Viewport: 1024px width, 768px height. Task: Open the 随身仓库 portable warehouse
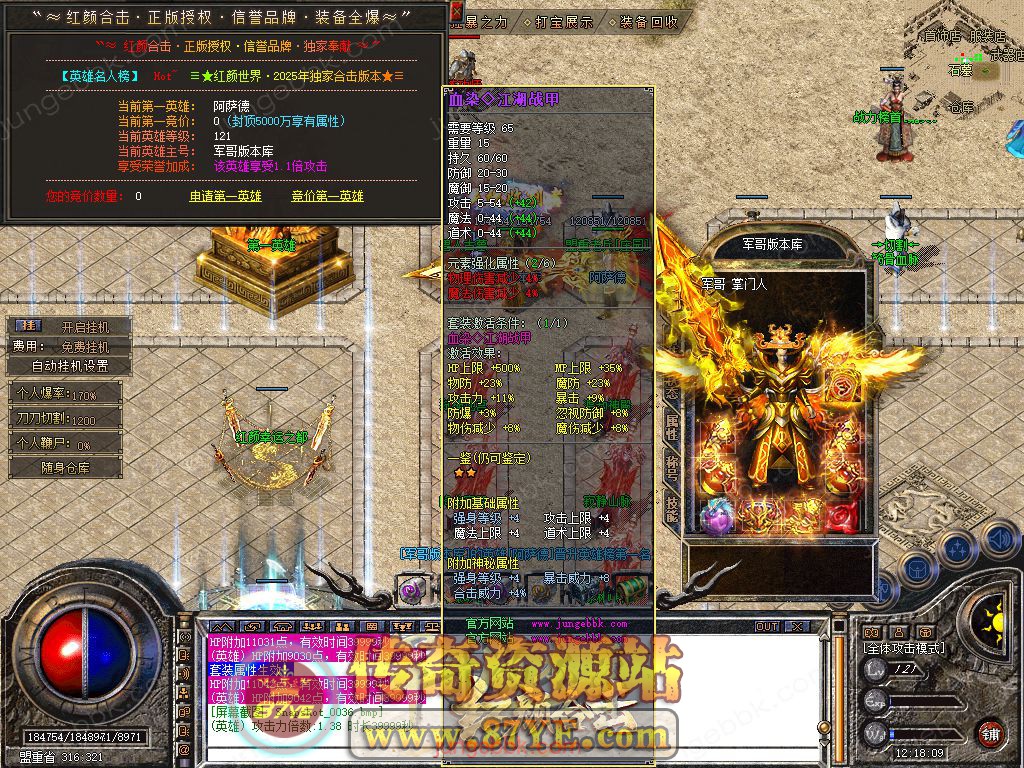[x=67, y=467]
